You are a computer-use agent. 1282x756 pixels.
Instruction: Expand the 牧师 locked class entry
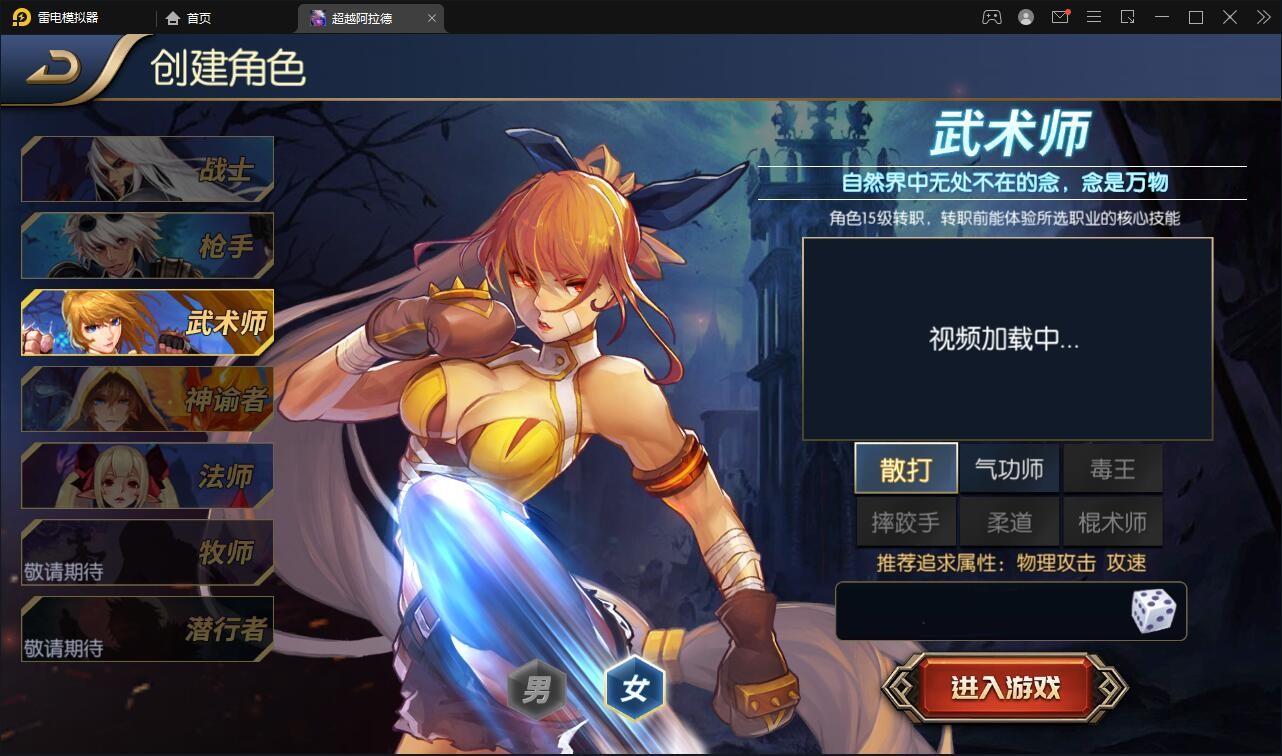(147, 552)
